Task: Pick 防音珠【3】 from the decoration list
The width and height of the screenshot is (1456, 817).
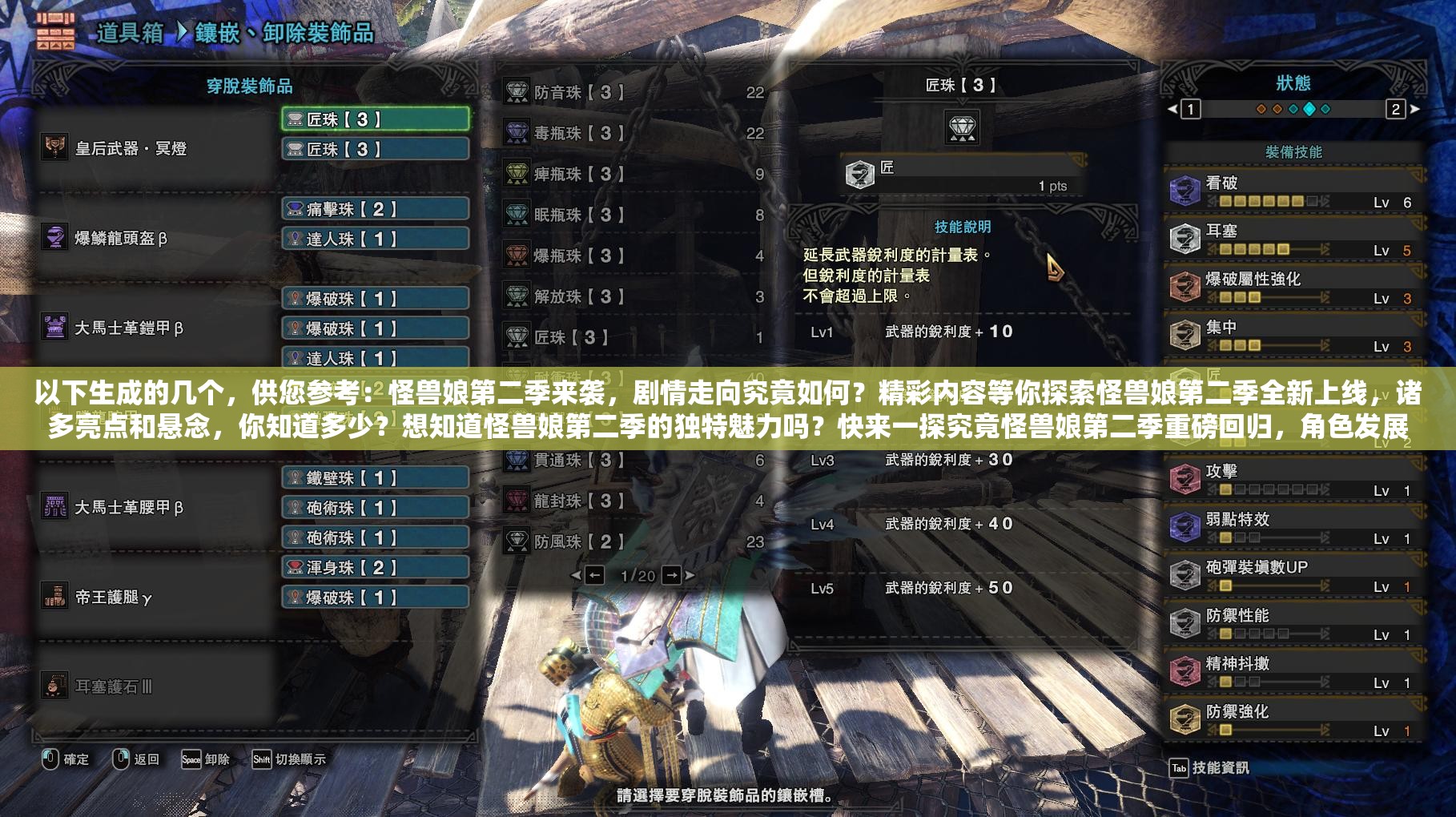Action: (633, 92)
